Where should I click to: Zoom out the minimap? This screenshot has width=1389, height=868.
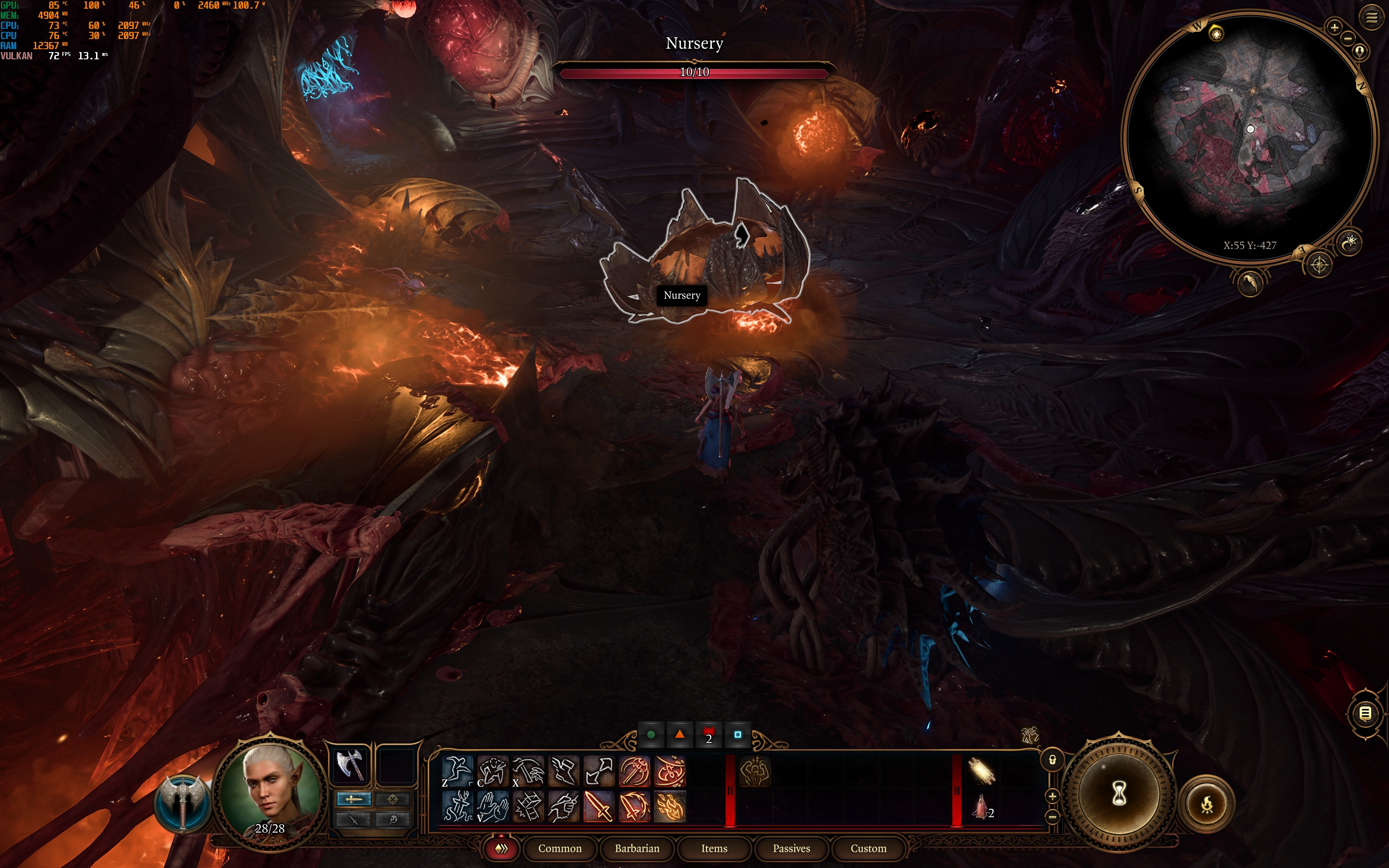click(1348, 39)
